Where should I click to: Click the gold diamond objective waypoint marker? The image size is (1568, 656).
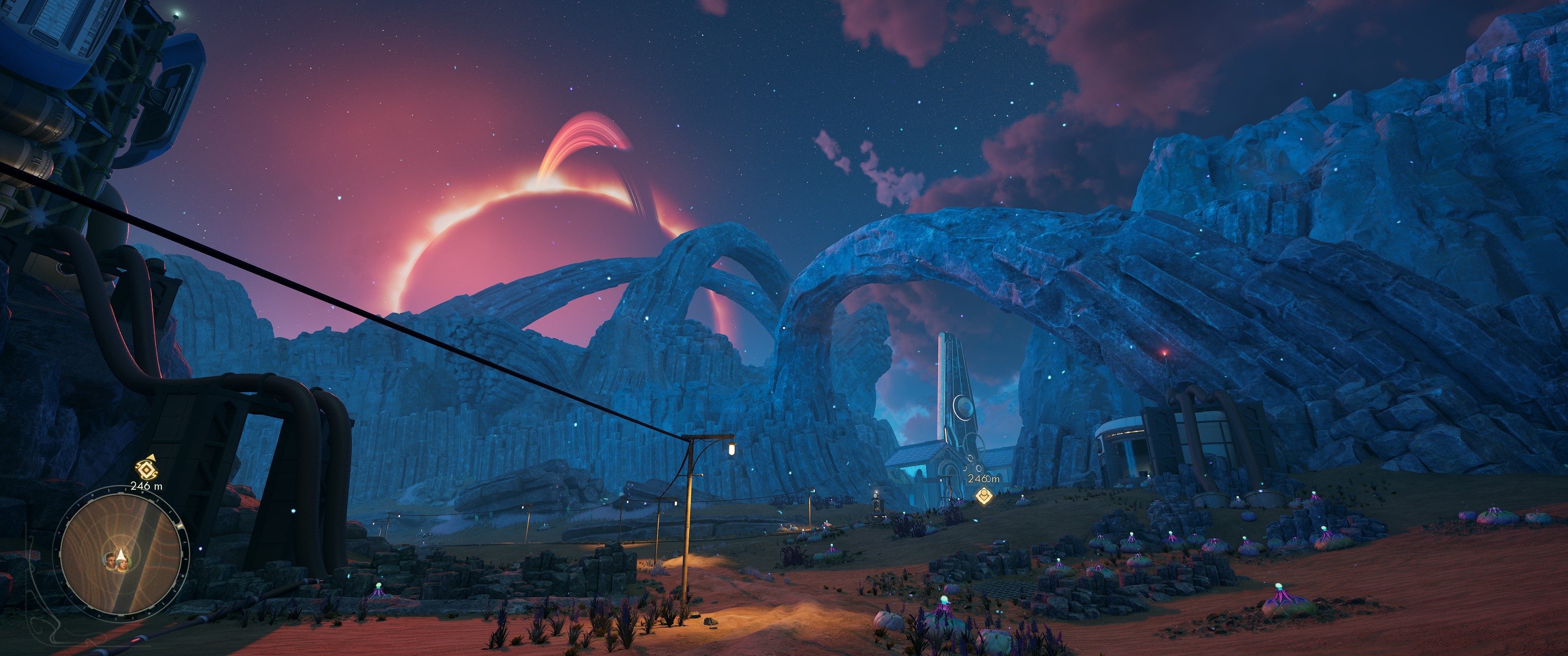984,495
